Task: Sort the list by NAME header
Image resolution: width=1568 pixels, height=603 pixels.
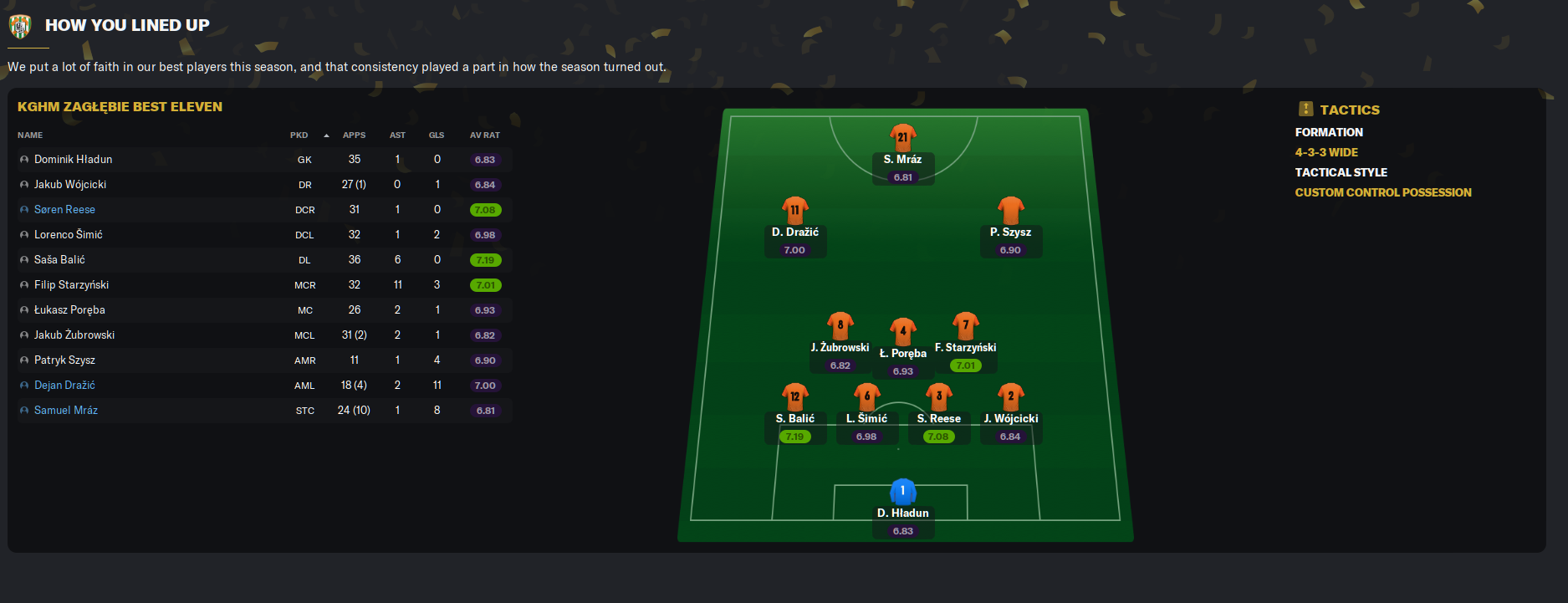Action: (x=30, y=135)
